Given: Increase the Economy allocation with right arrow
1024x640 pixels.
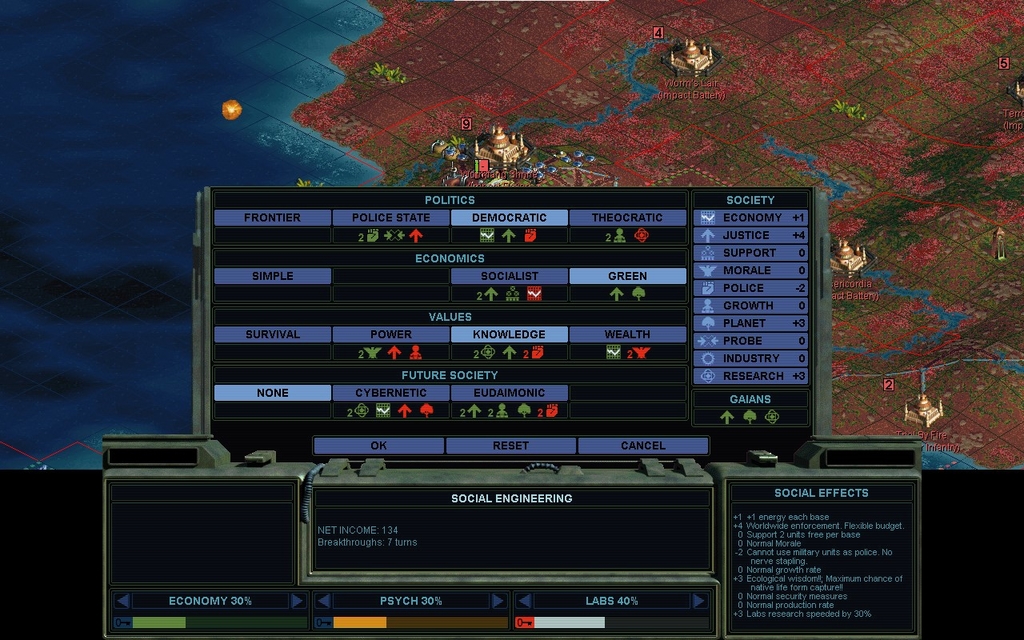Looking at the screenshot, I should click(297, 601).
